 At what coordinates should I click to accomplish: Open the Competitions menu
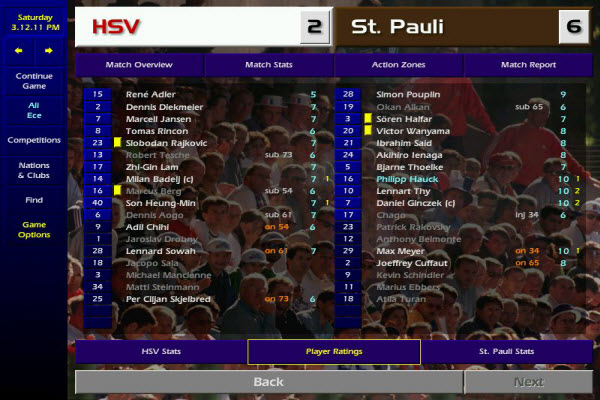point(34,140)
